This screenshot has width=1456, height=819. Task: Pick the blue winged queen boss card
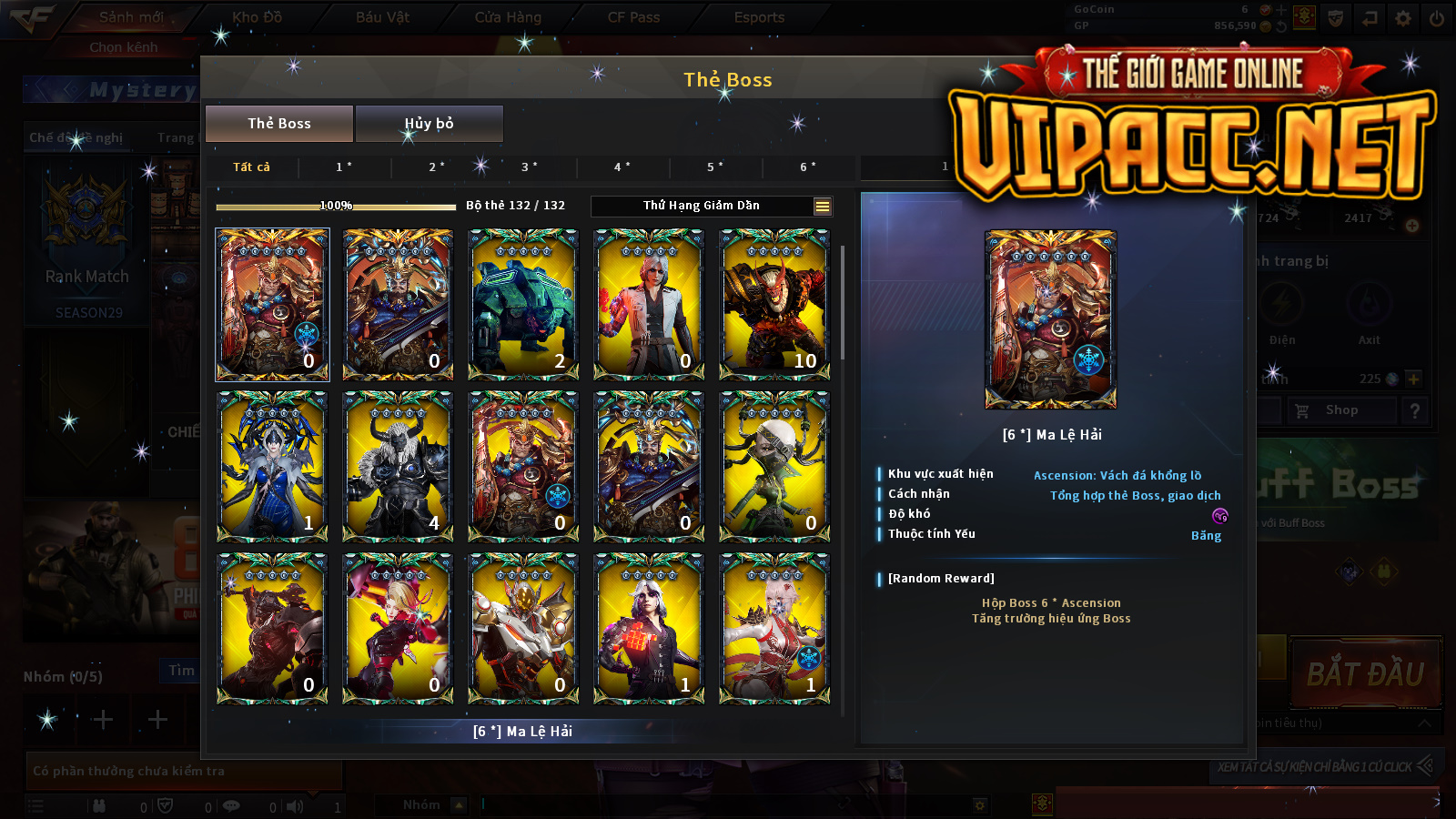click(x=272, y=466)
